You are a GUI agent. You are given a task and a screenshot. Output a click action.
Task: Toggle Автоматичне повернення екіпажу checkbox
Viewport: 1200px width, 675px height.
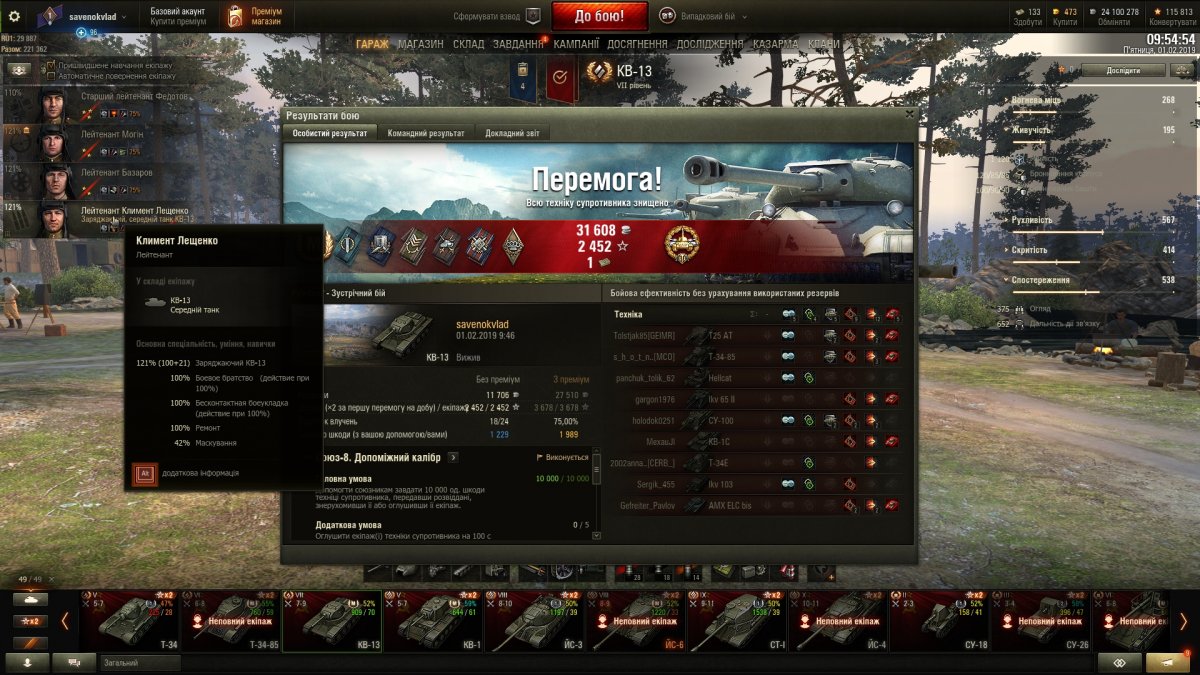coord(52,76)
